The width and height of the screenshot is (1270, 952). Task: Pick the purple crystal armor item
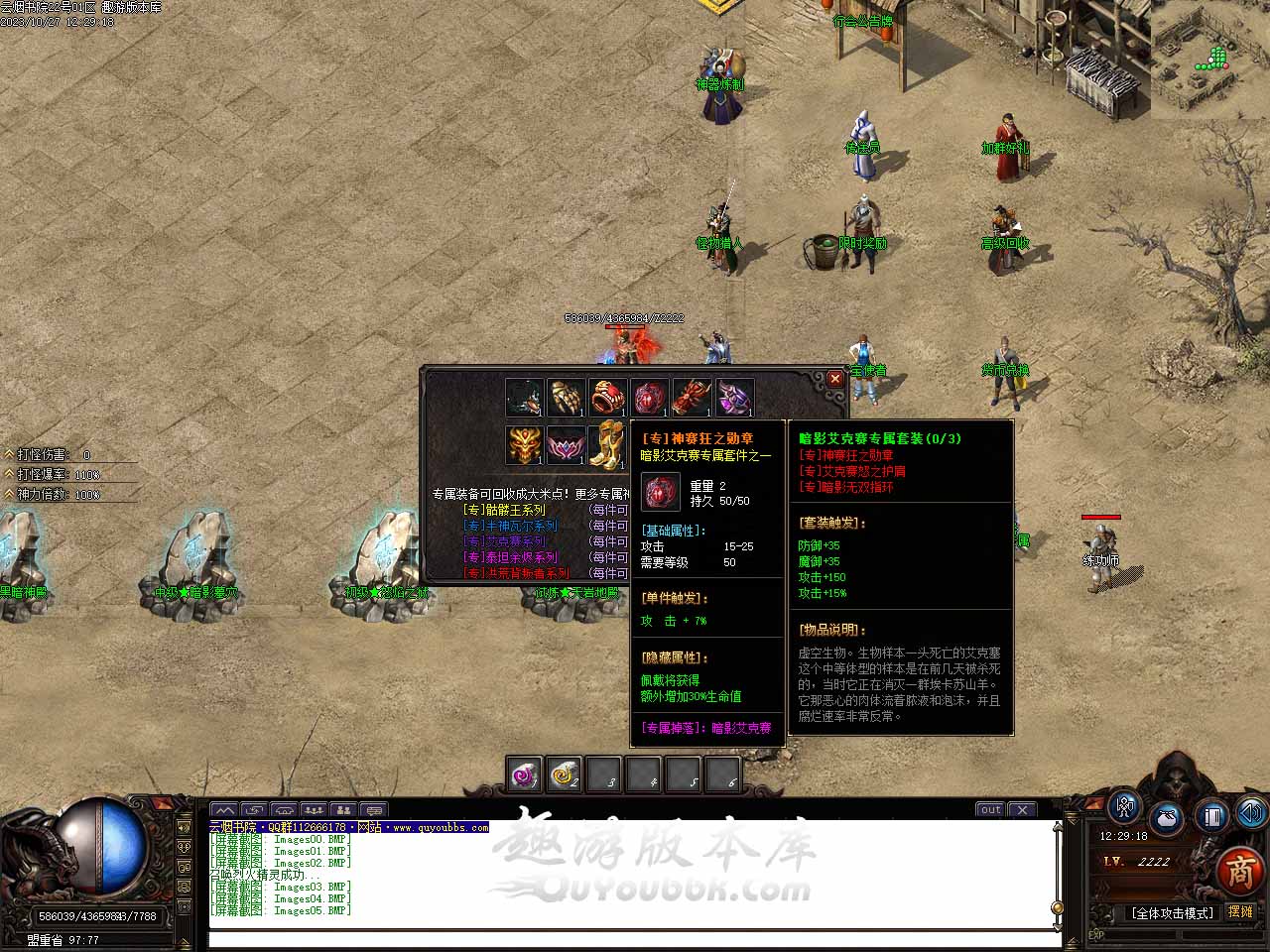click(734, 398)
